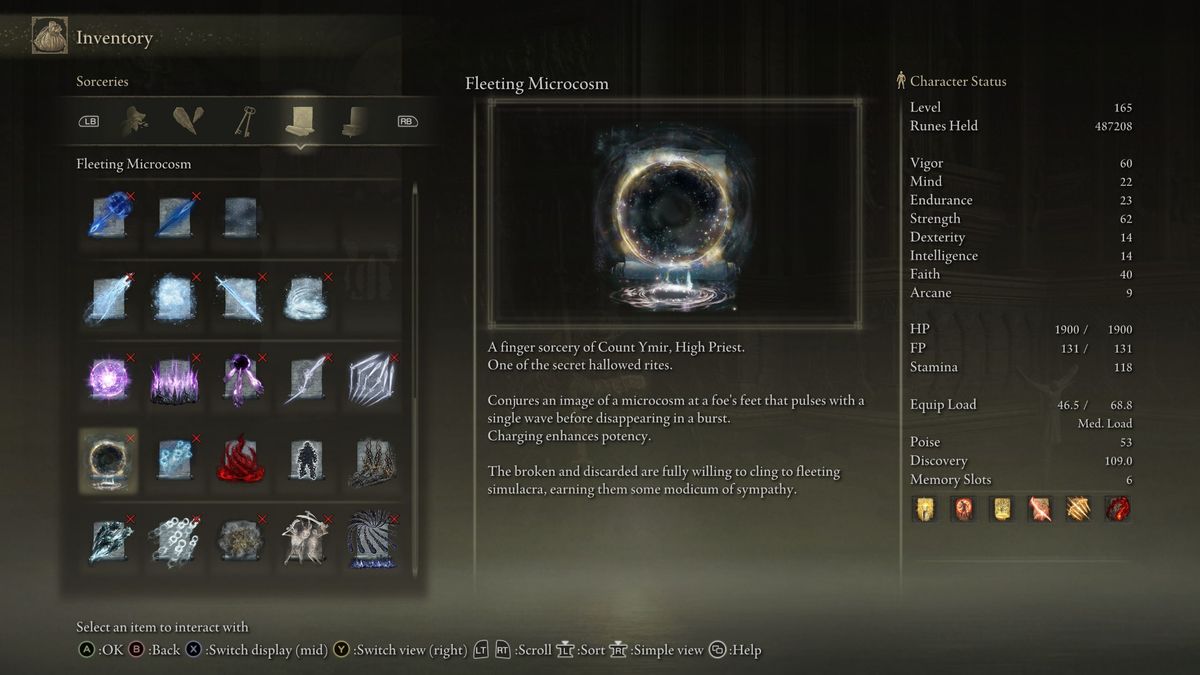This screenshot has height=675, width=1200.
Task: Pick the black-and-white spiral spell slot
Action: pos(371,541)
